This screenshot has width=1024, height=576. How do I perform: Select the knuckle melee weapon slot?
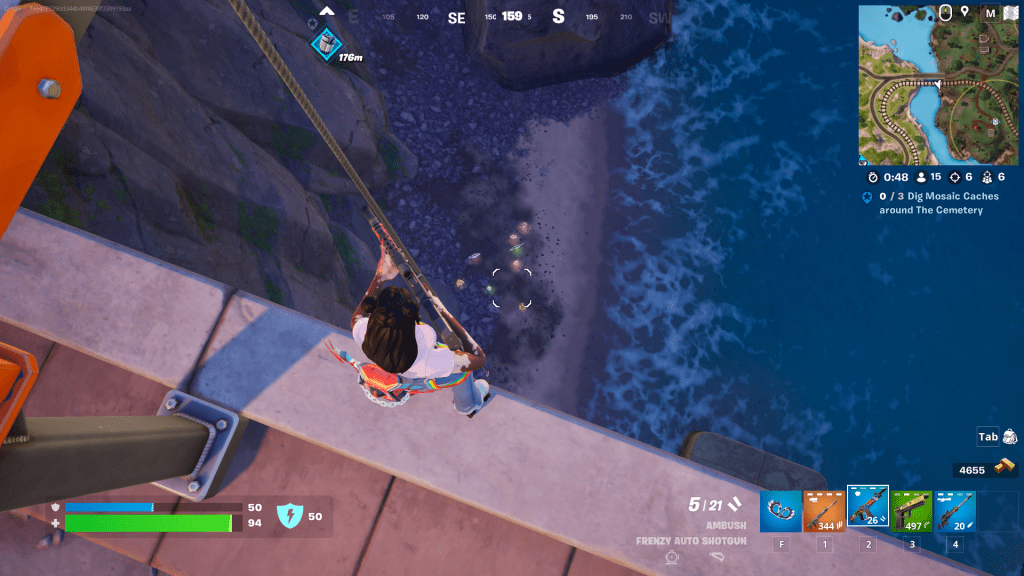[780, 510]
